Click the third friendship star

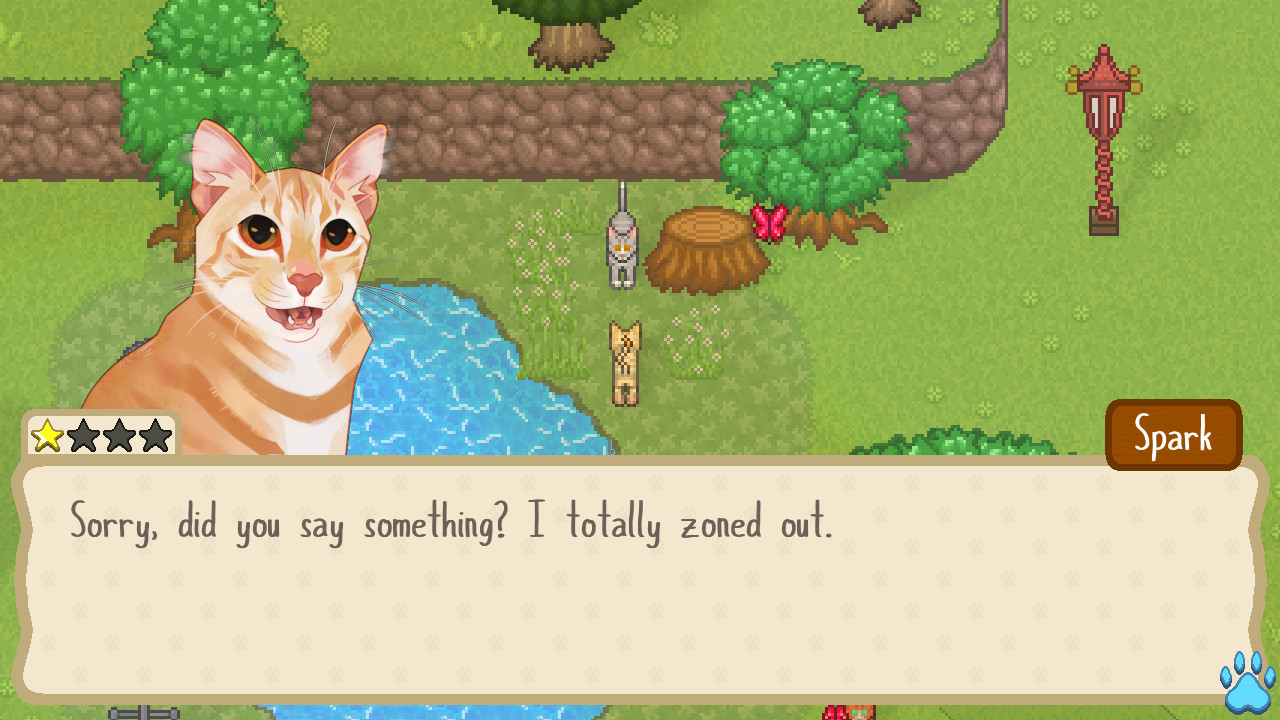tap(120, 435)
